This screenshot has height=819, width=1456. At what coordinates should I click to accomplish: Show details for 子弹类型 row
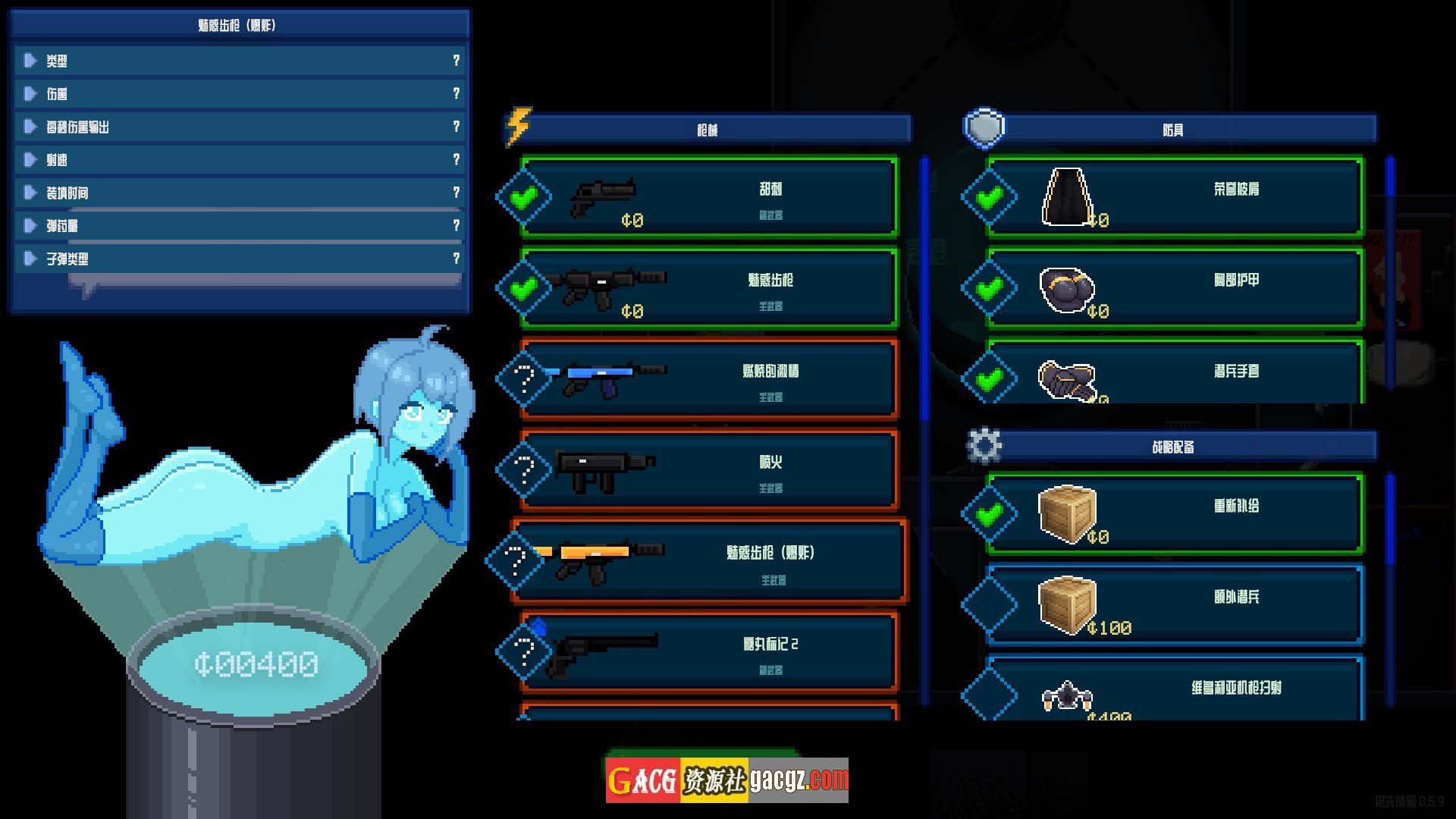click(239, 259)
